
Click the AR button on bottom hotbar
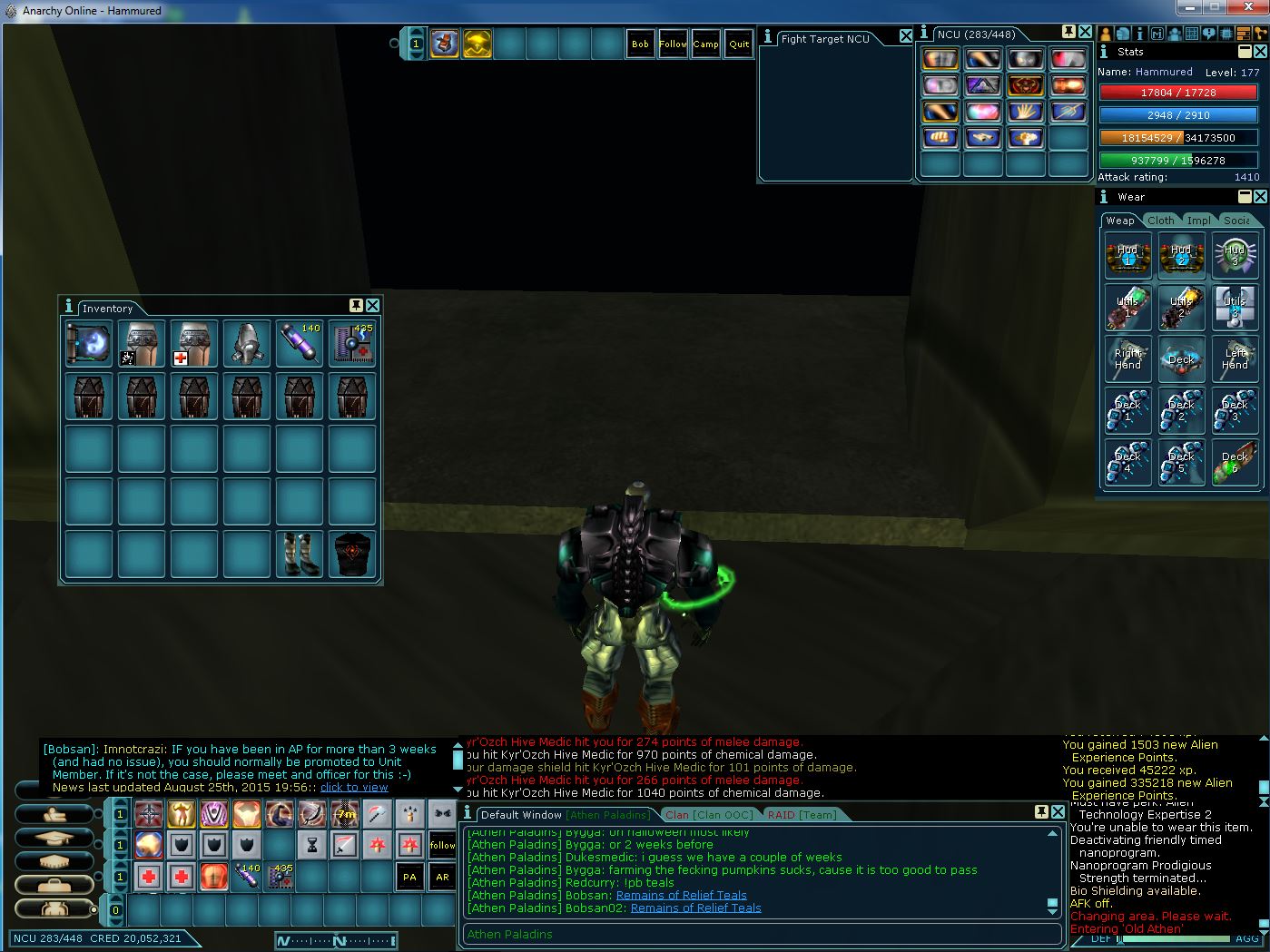442,877
